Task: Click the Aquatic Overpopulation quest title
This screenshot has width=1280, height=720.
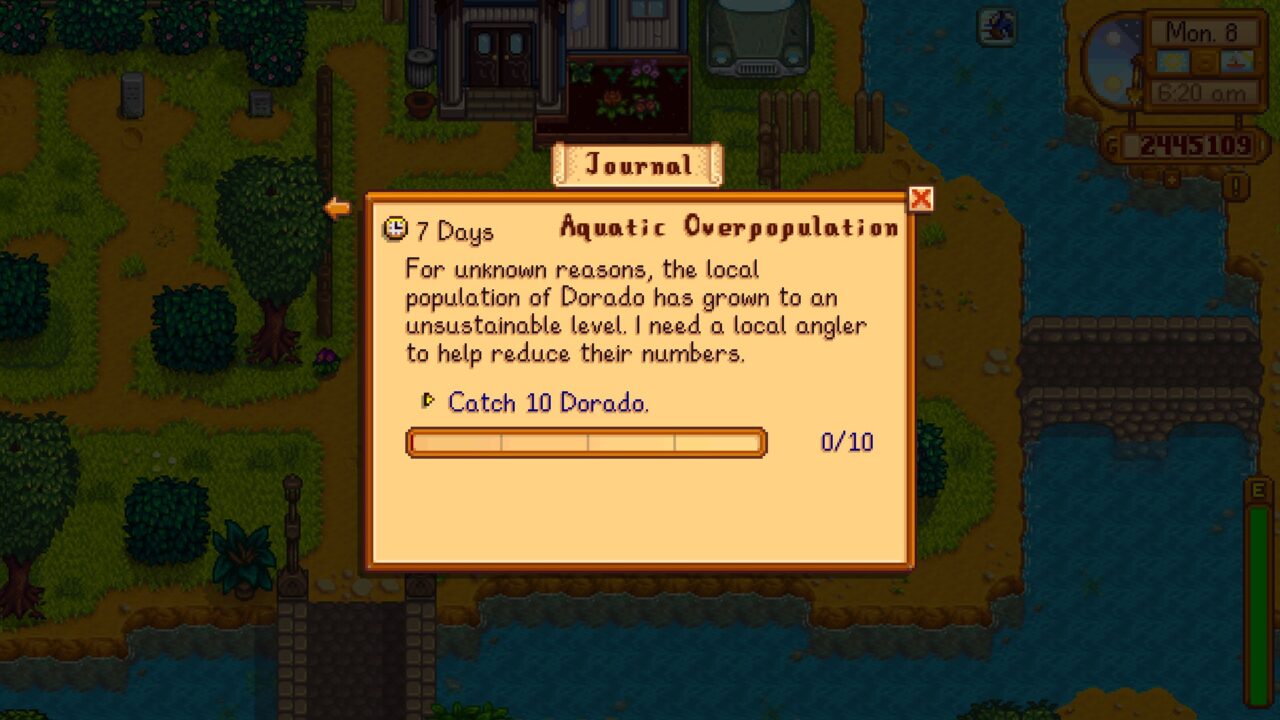Action: click(727, 227)
